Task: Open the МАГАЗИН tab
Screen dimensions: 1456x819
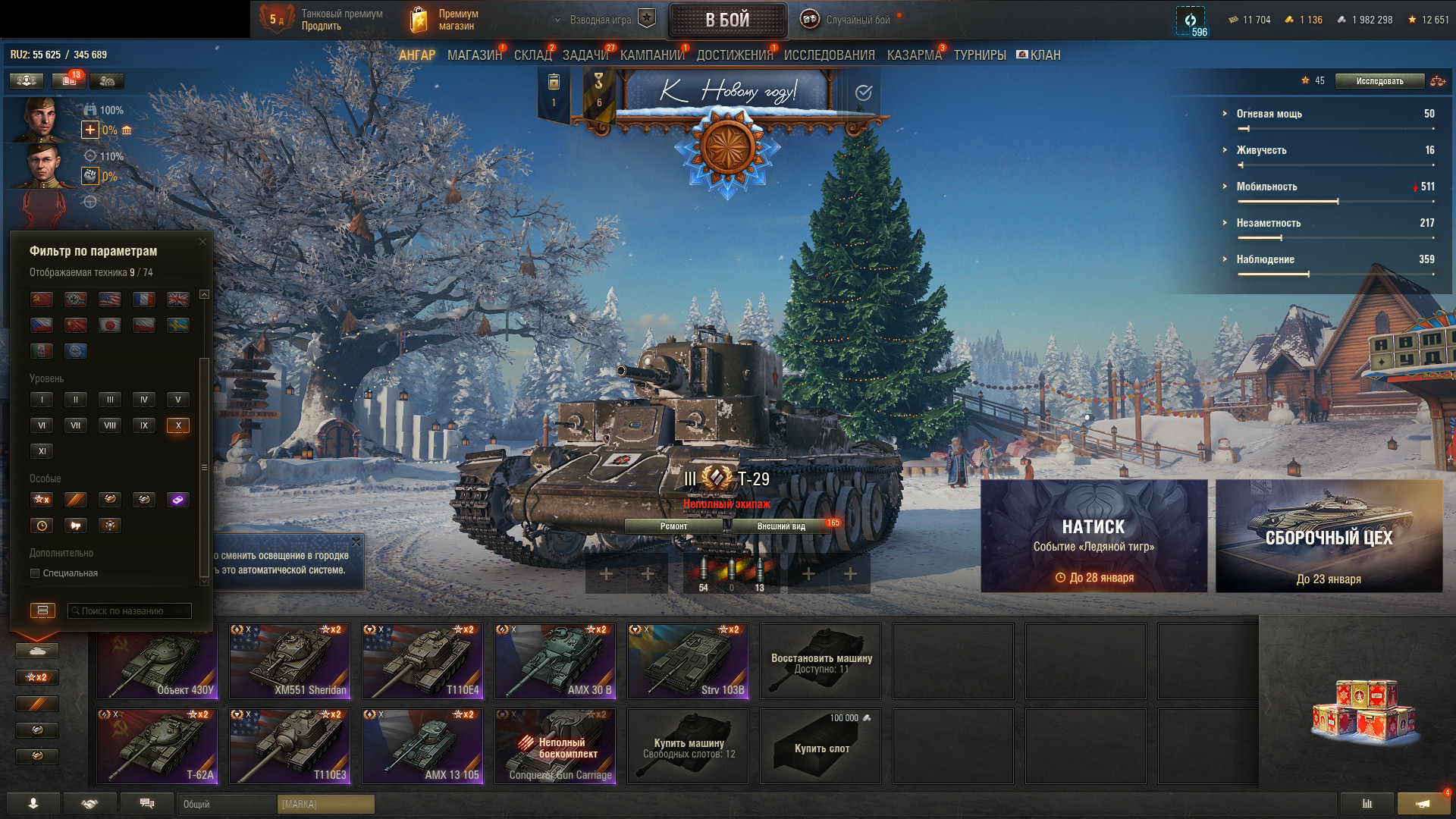Action: [x=474, y=55]
